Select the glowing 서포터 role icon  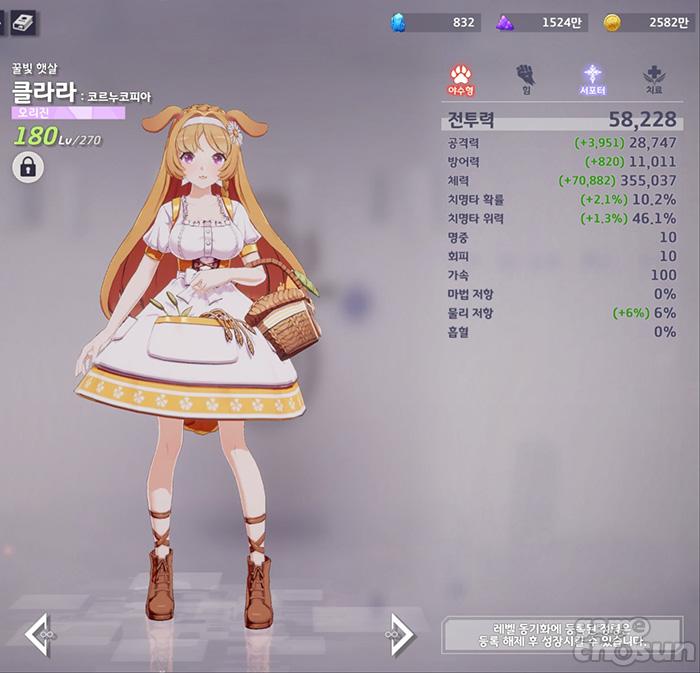point(593,77)
